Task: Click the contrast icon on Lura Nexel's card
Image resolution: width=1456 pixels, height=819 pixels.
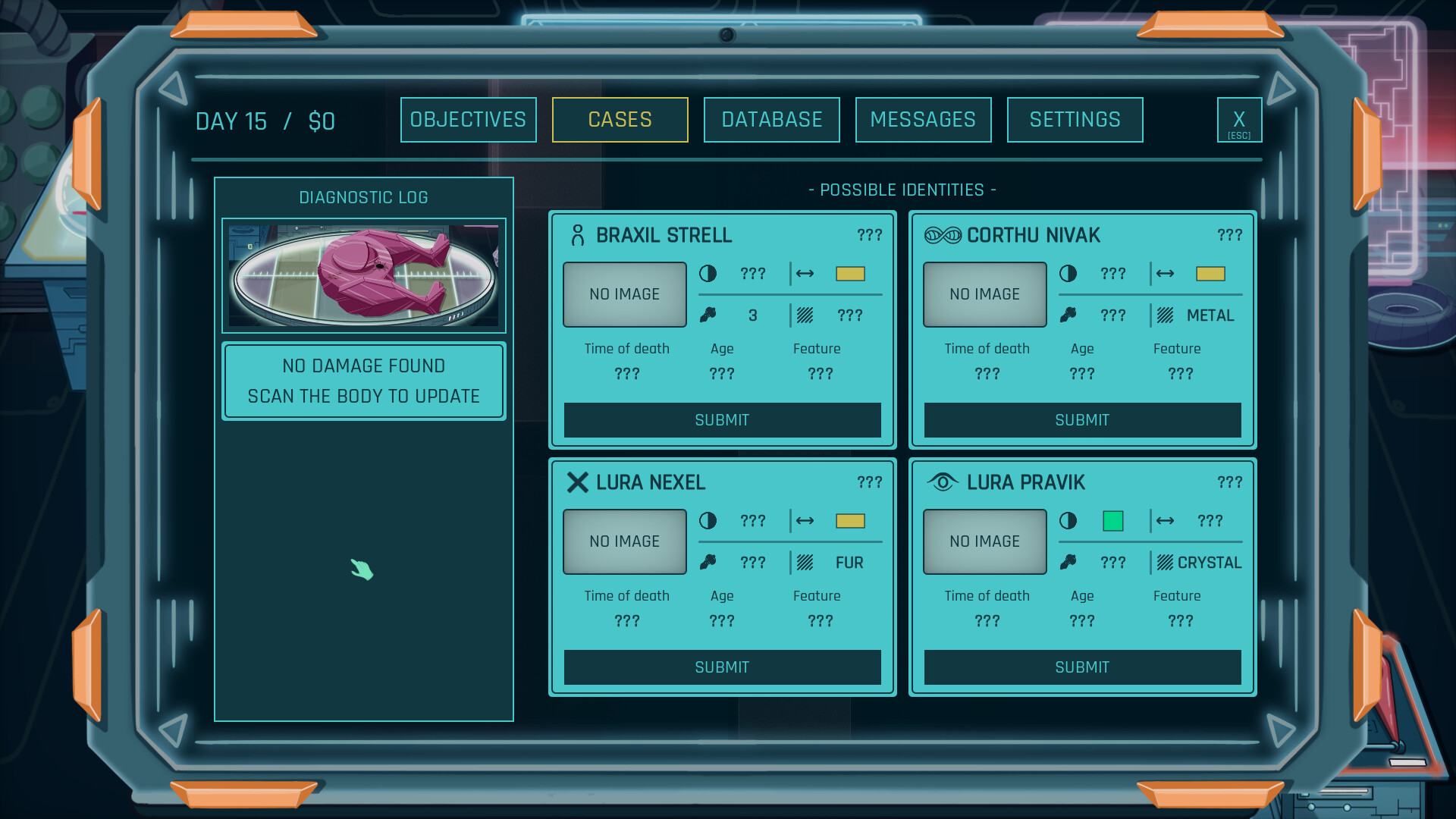Action: click(x=708, y=521)
